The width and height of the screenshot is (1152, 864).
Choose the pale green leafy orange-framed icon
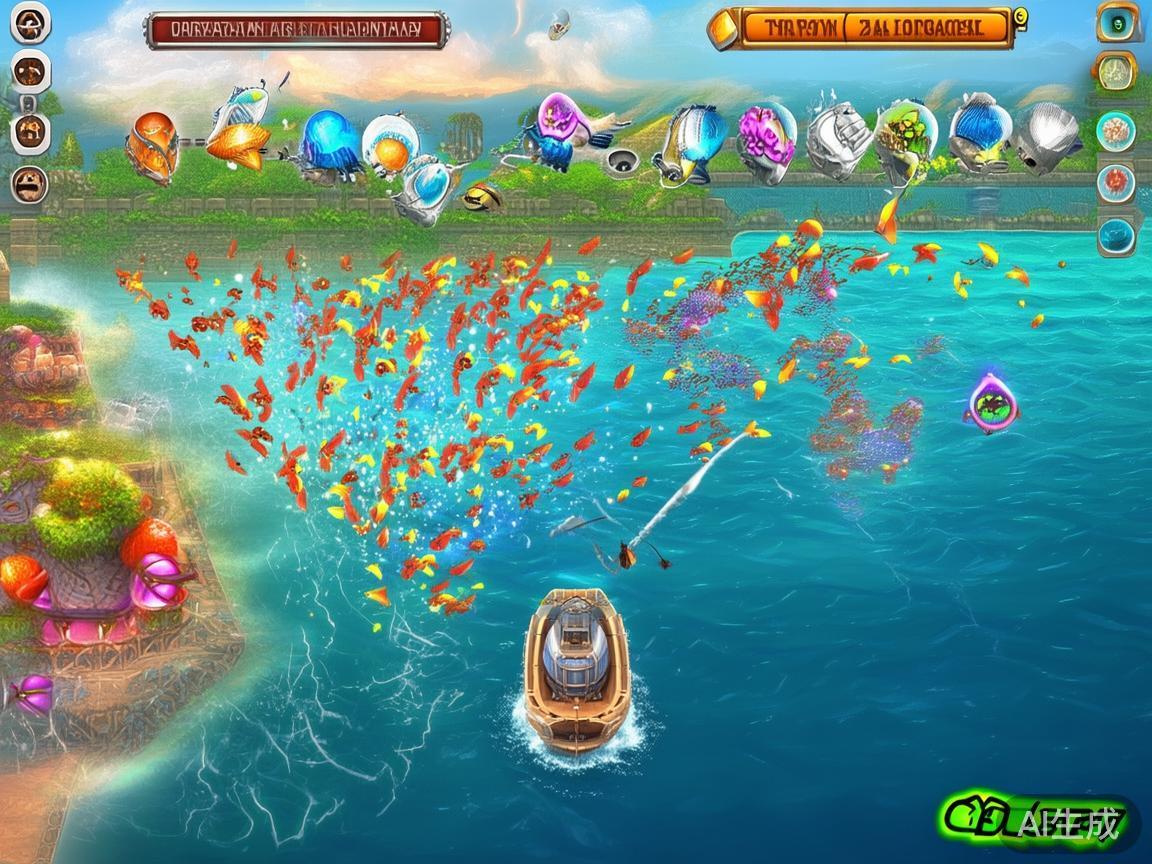point(1114,71)
